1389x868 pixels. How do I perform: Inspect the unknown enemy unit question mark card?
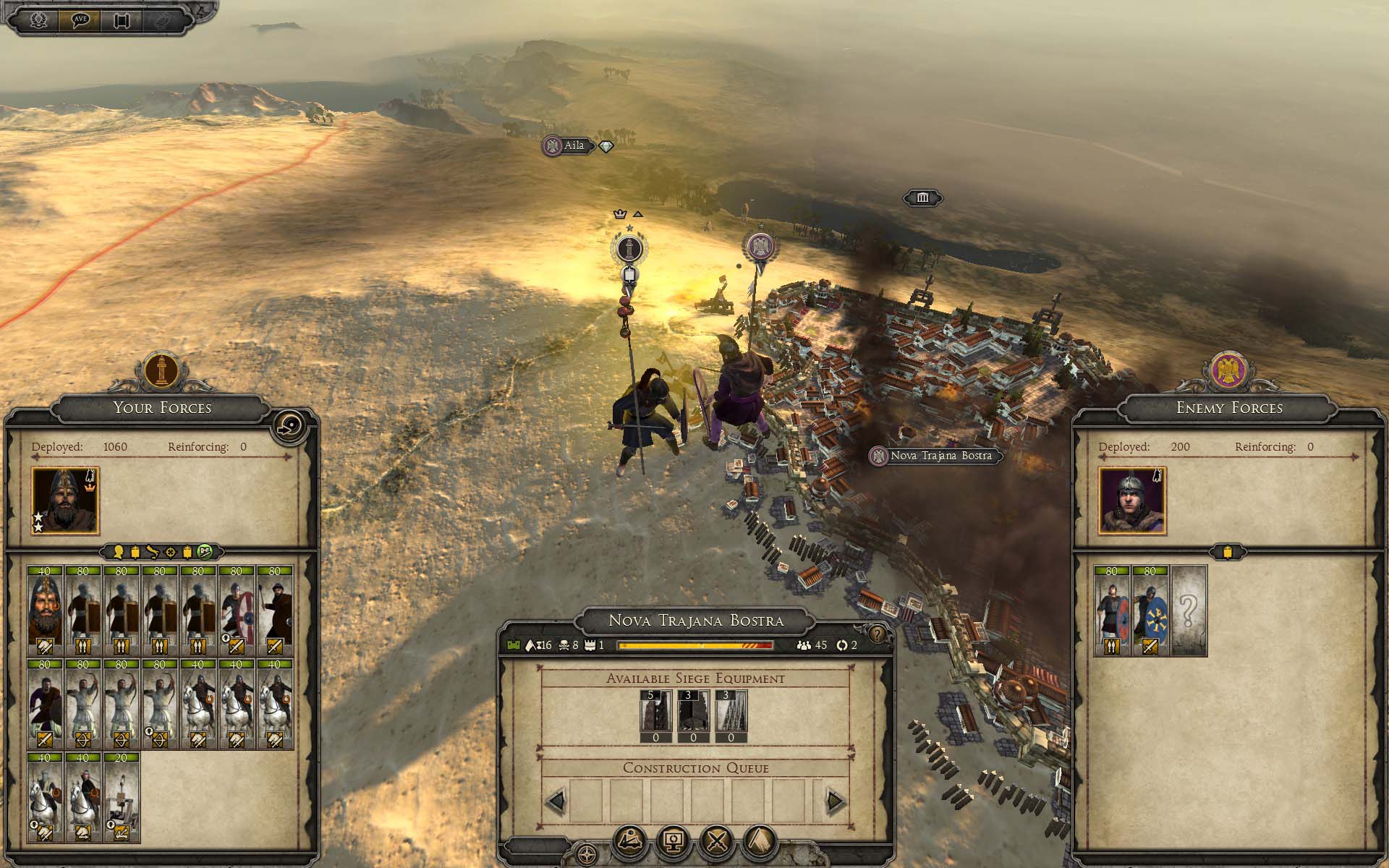tap(1188, 610)
